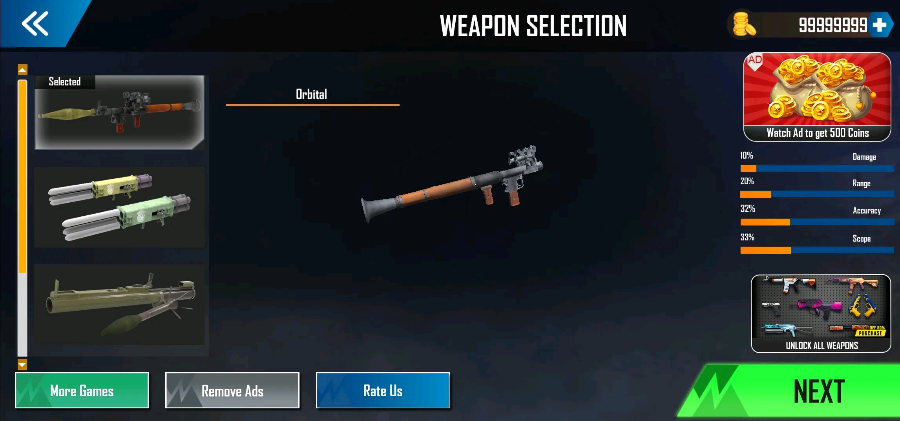
Task: Click the scroll up arrow of weapon list
Action: tap(22, 70)
